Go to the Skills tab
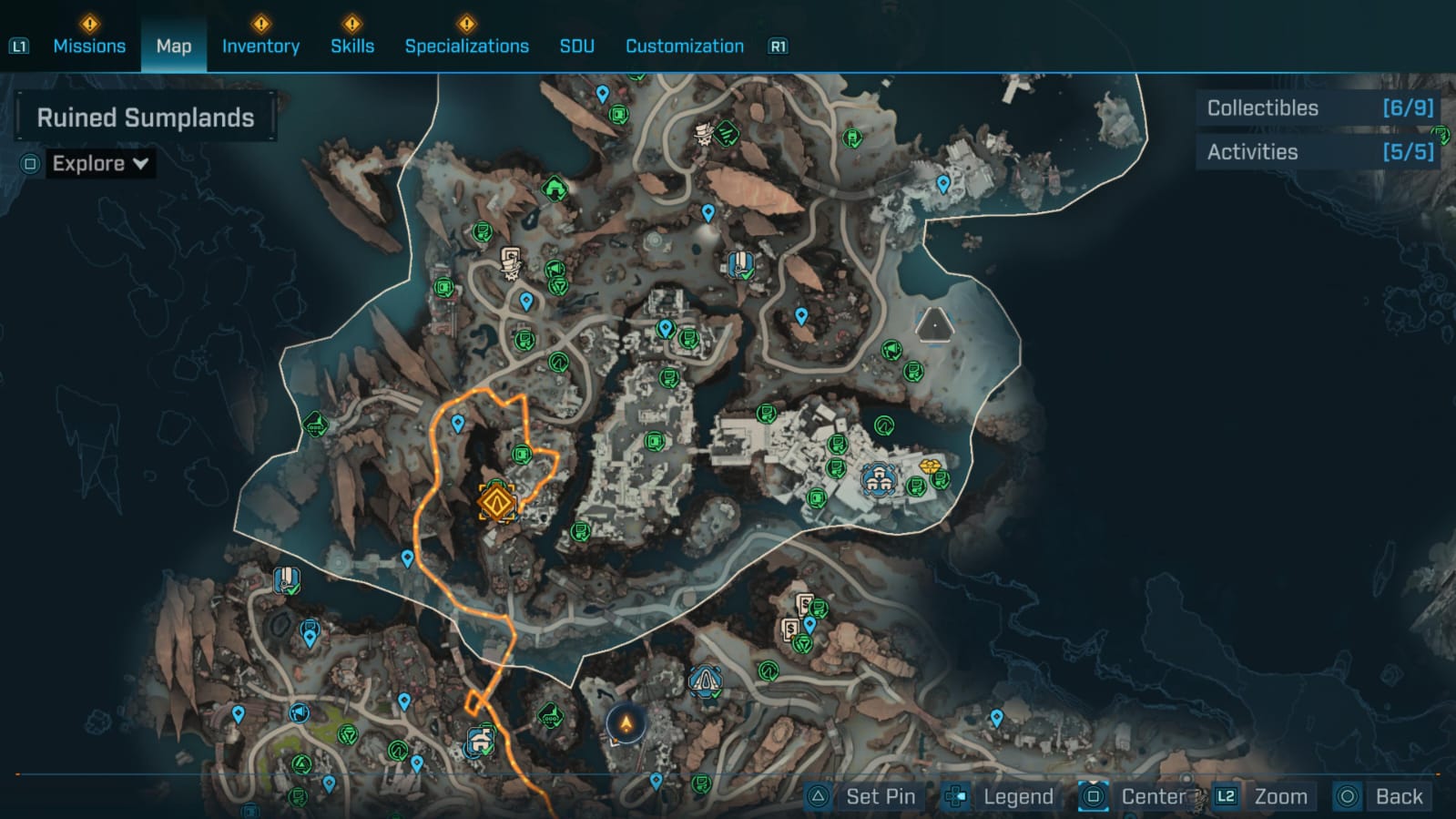Viewport: 1456px width, 819px height. pyautogui.click(x=352, y=46)
